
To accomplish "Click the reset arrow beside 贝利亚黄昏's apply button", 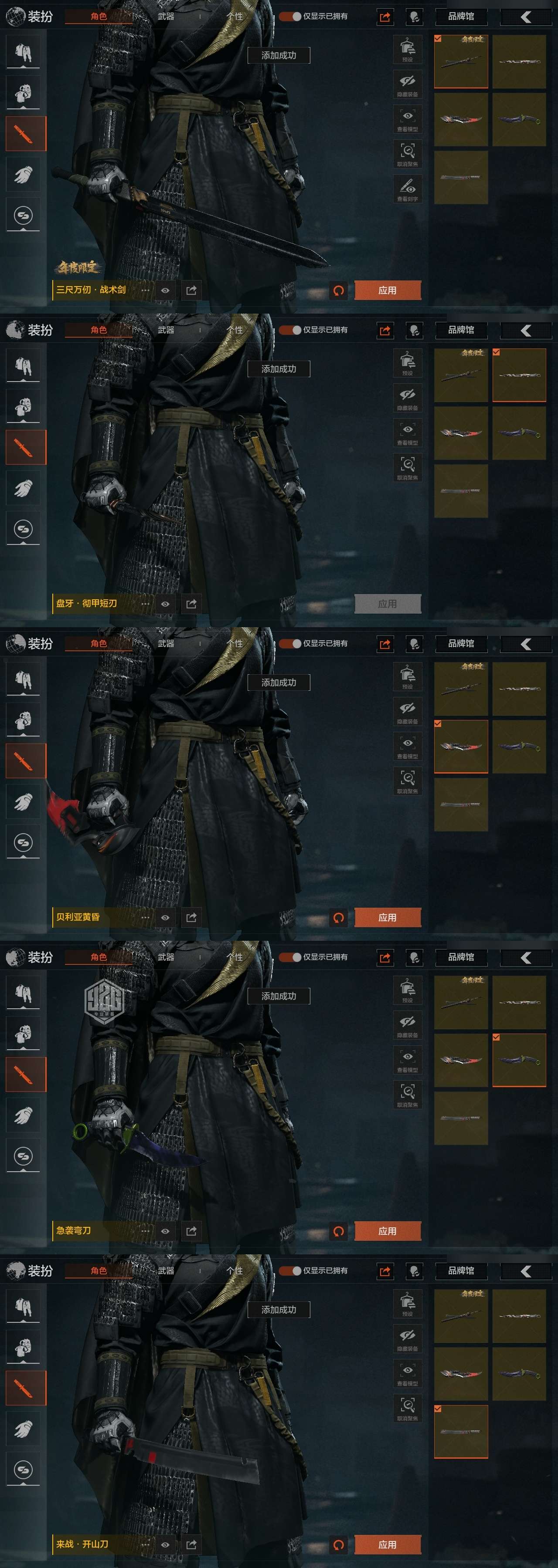I will 339,917.
